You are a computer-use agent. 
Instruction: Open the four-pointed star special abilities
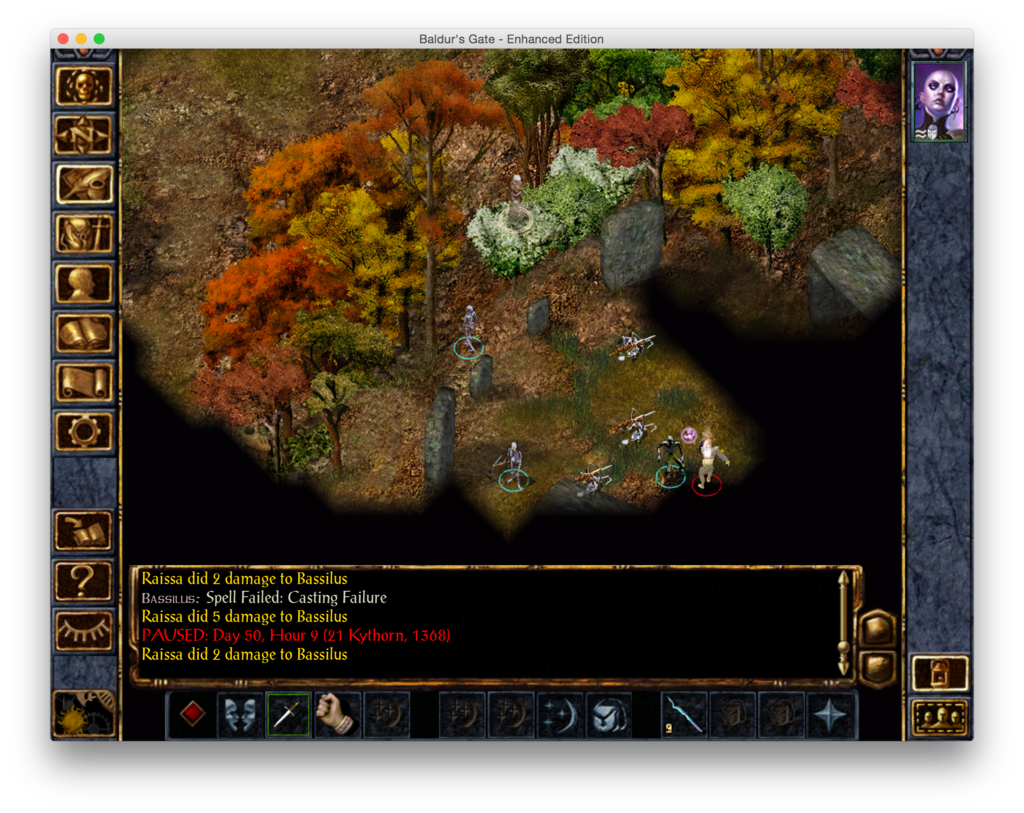831,715
